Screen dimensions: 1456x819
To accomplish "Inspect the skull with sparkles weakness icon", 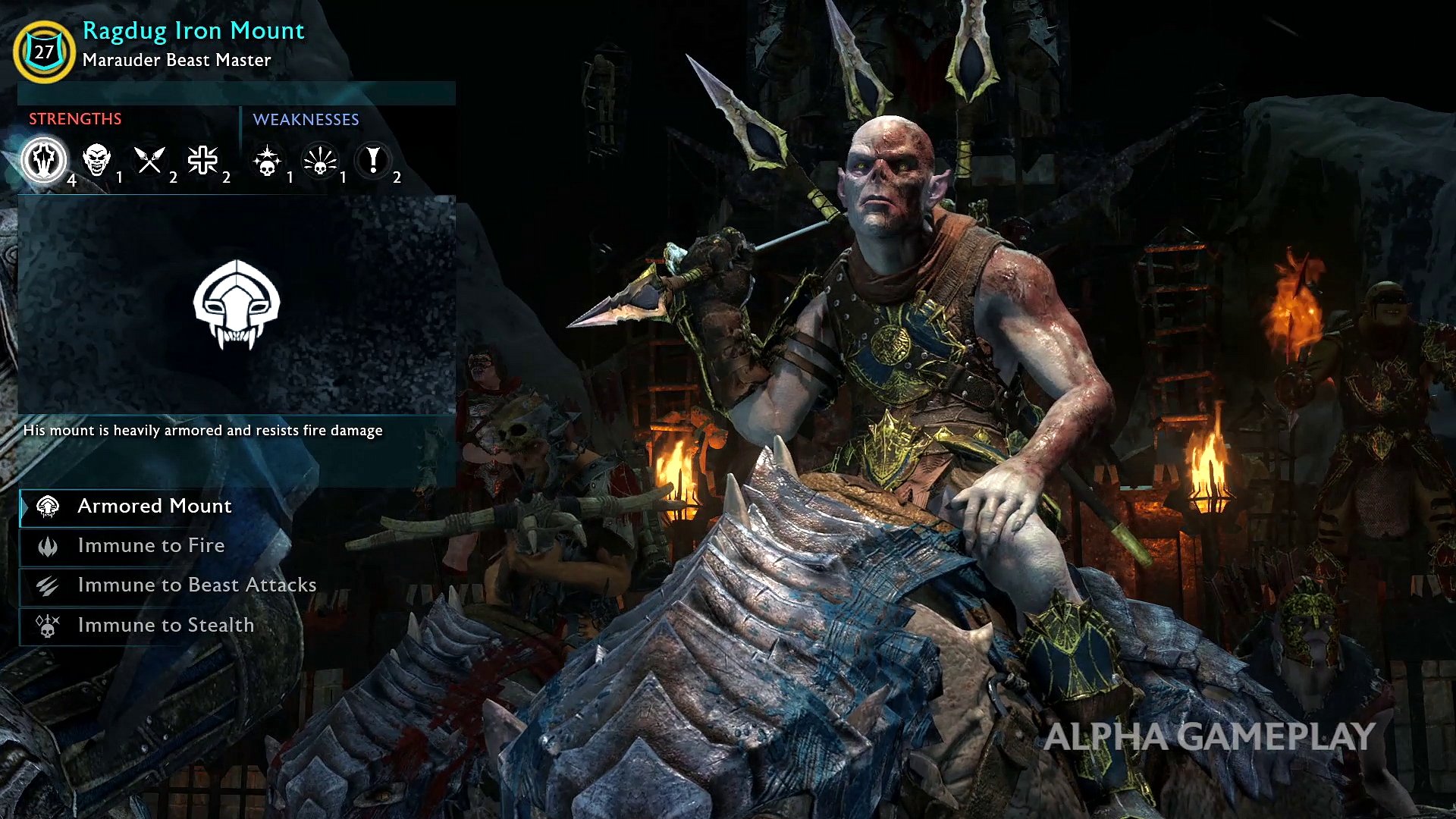I will coord(267,161).
